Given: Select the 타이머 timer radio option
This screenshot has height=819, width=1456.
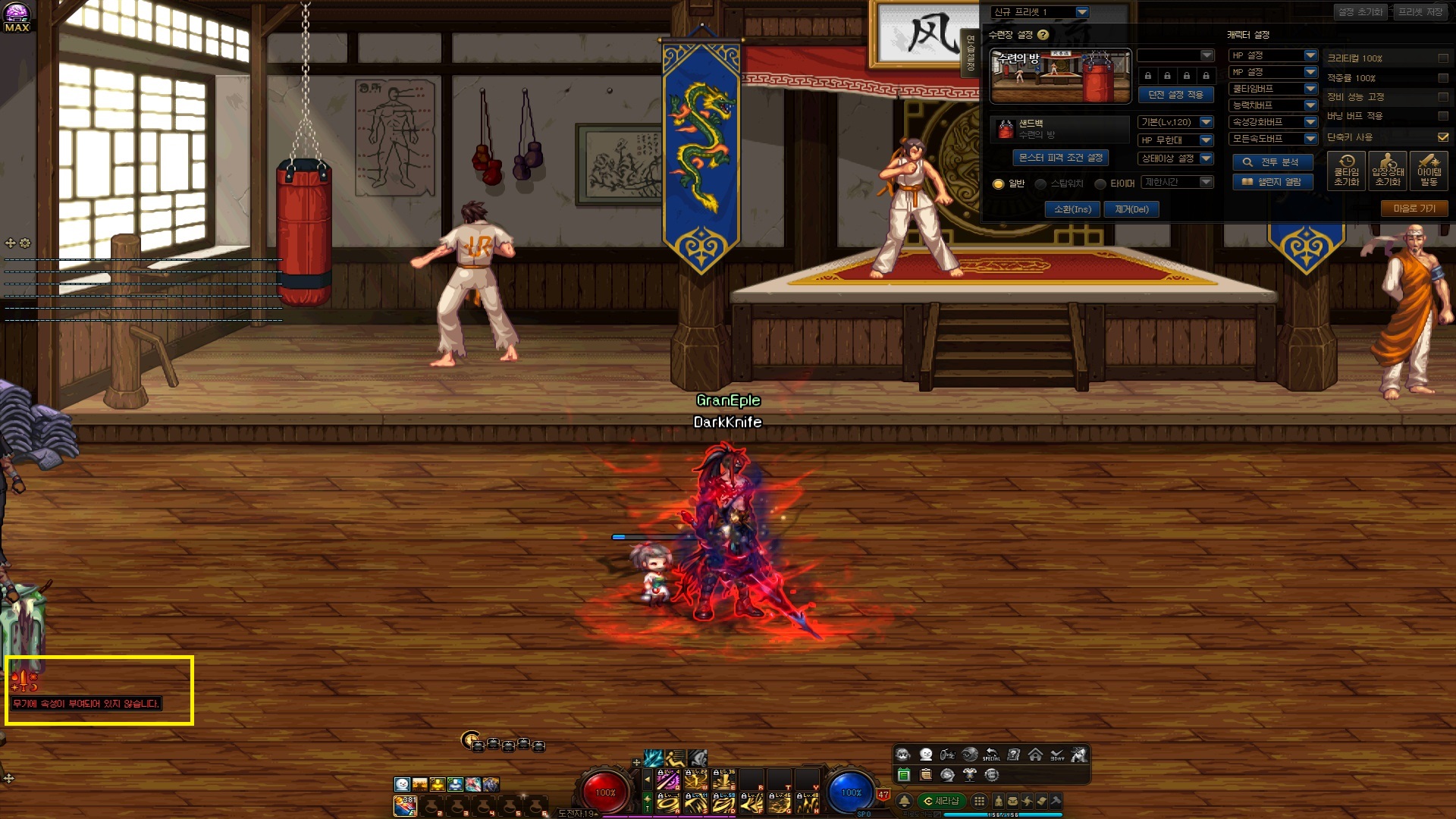Looking at the screenshot, I should coord(1100,184).
